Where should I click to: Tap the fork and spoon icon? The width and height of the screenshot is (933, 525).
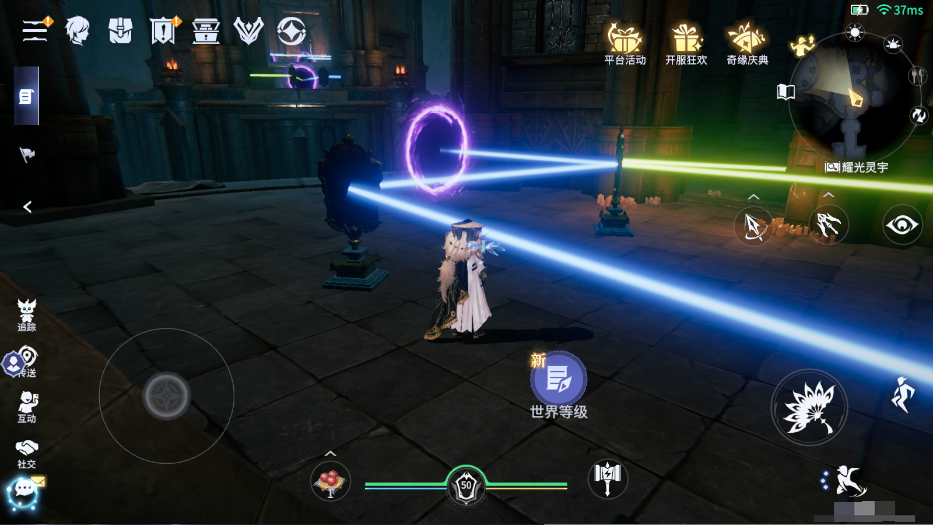coord(916,76)
